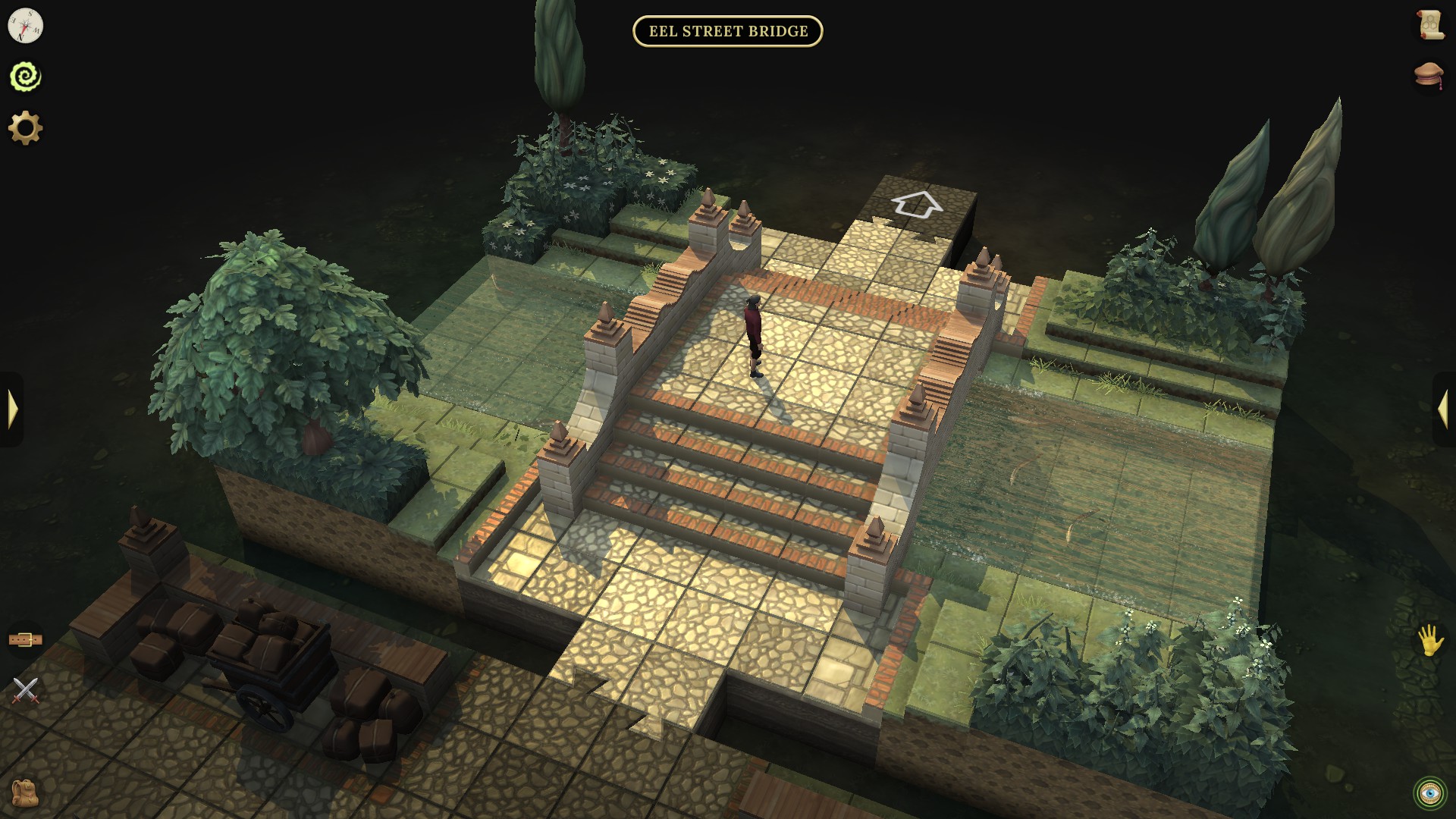Select the yellow hand interaction icon
Screen dimensions: 1456x819
(x=1431, y=639)
